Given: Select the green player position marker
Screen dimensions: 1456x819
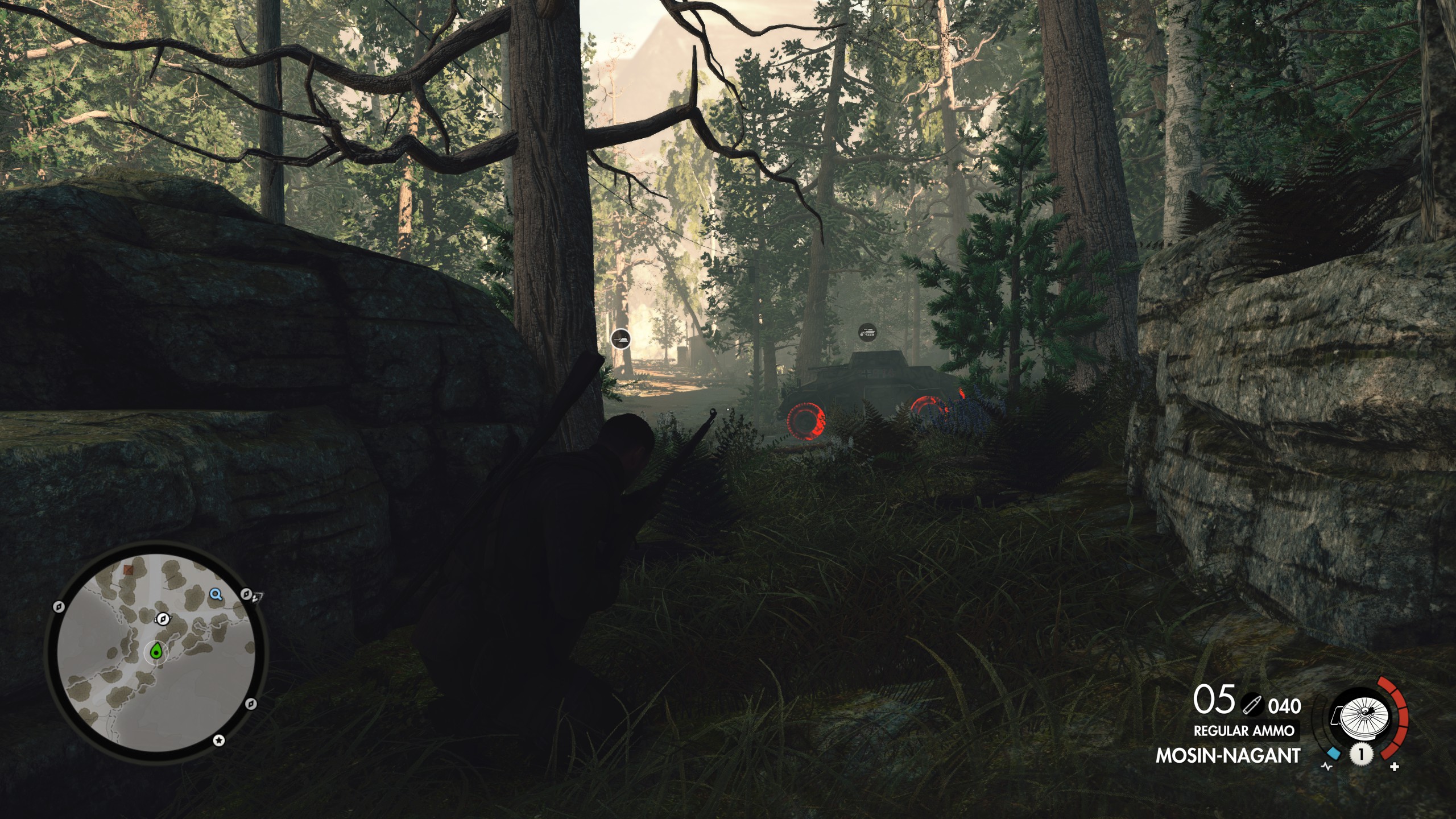Looking at the screenshot, I should point(156,652).
